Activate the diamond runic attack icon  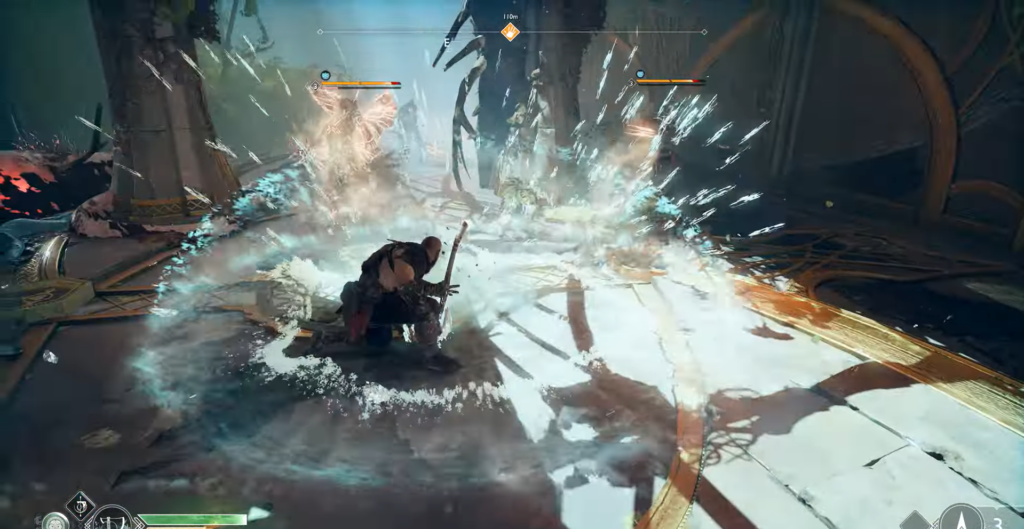pos(80,504)
